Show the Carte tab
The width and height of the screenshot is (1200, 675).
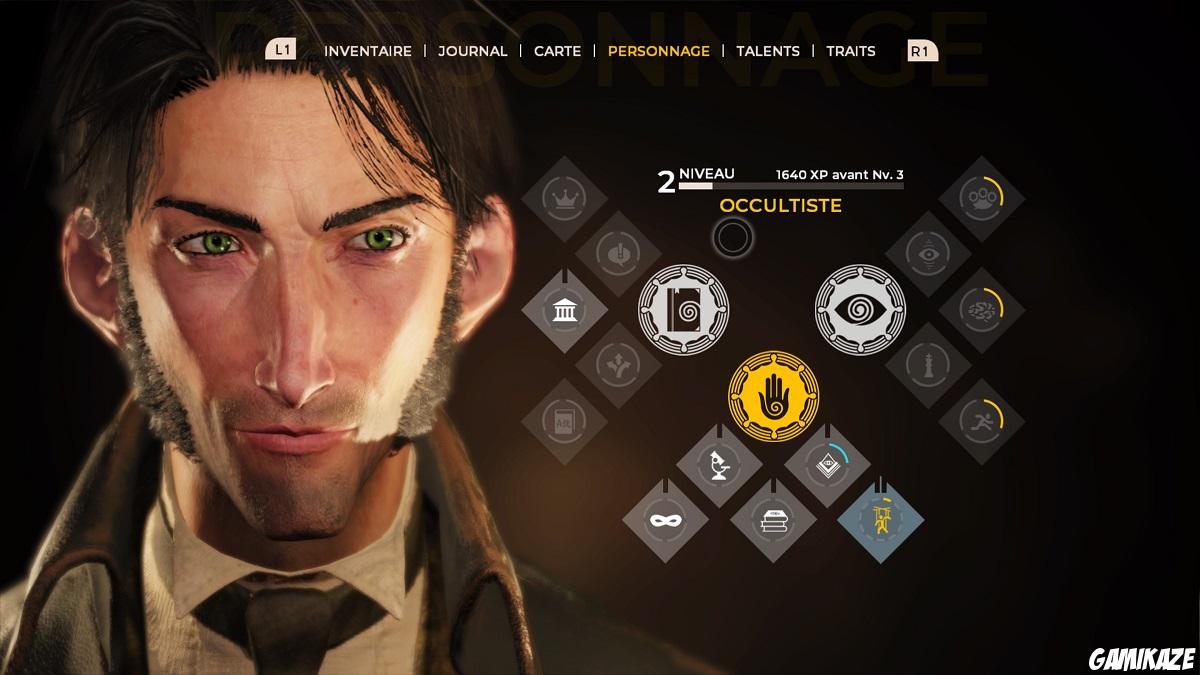tap(557, 51)
